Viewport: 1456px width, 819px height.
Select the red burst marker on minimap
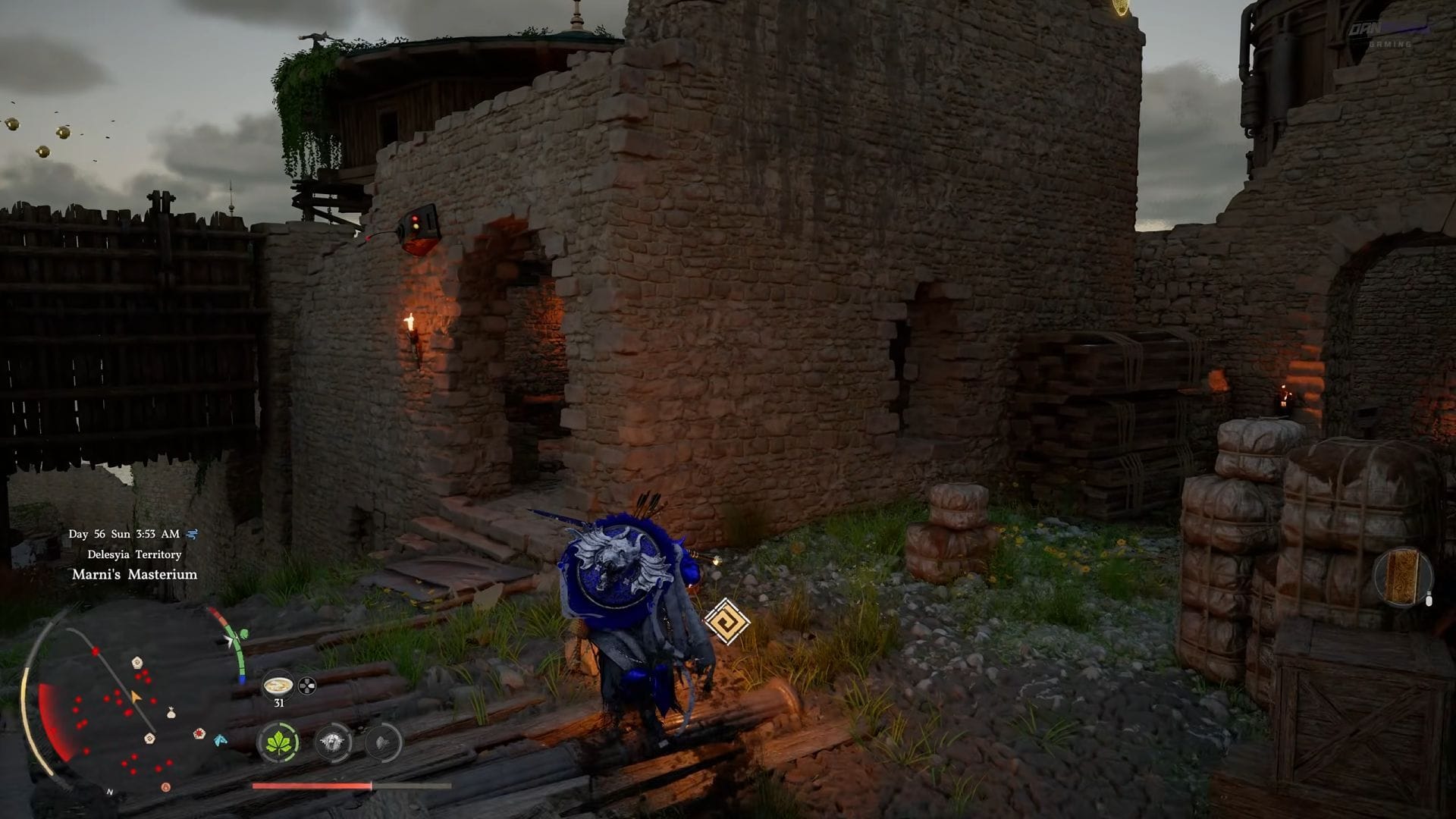(199, 733)
